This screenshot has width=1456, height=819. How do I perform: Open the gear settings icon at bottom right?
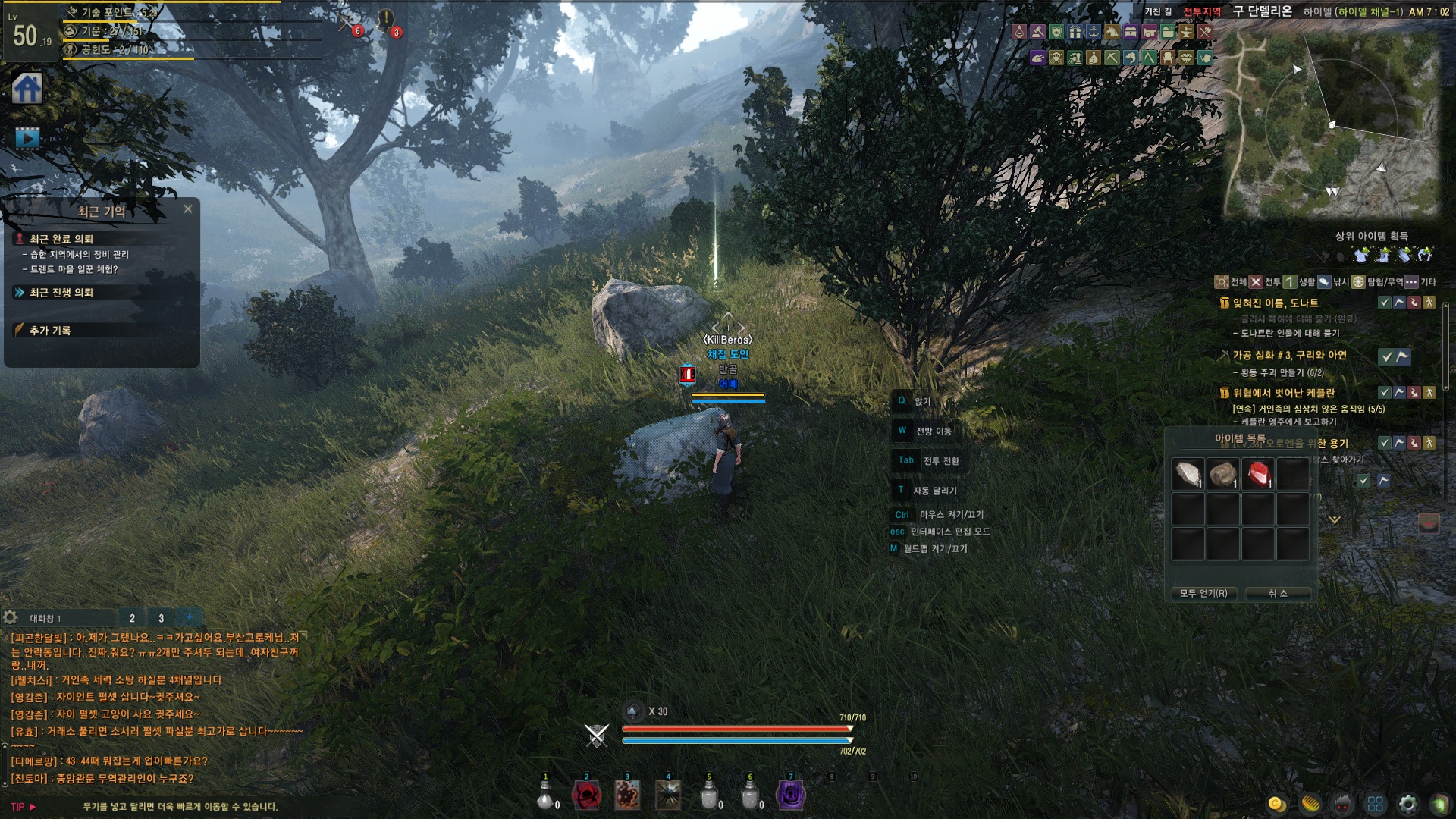[1408, 804]
